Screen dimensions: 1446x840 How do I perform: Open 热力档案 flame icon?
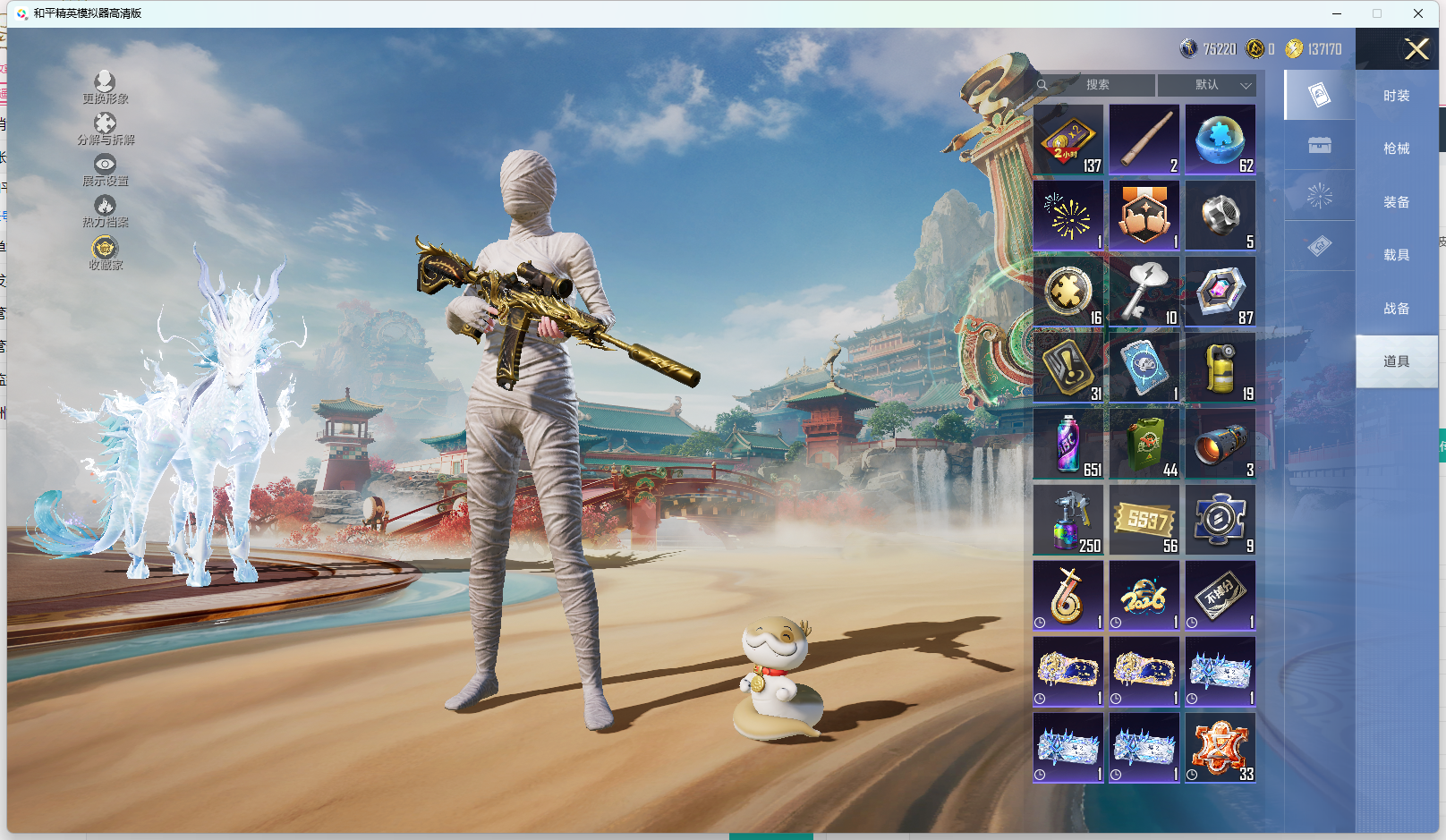(105, 210)
